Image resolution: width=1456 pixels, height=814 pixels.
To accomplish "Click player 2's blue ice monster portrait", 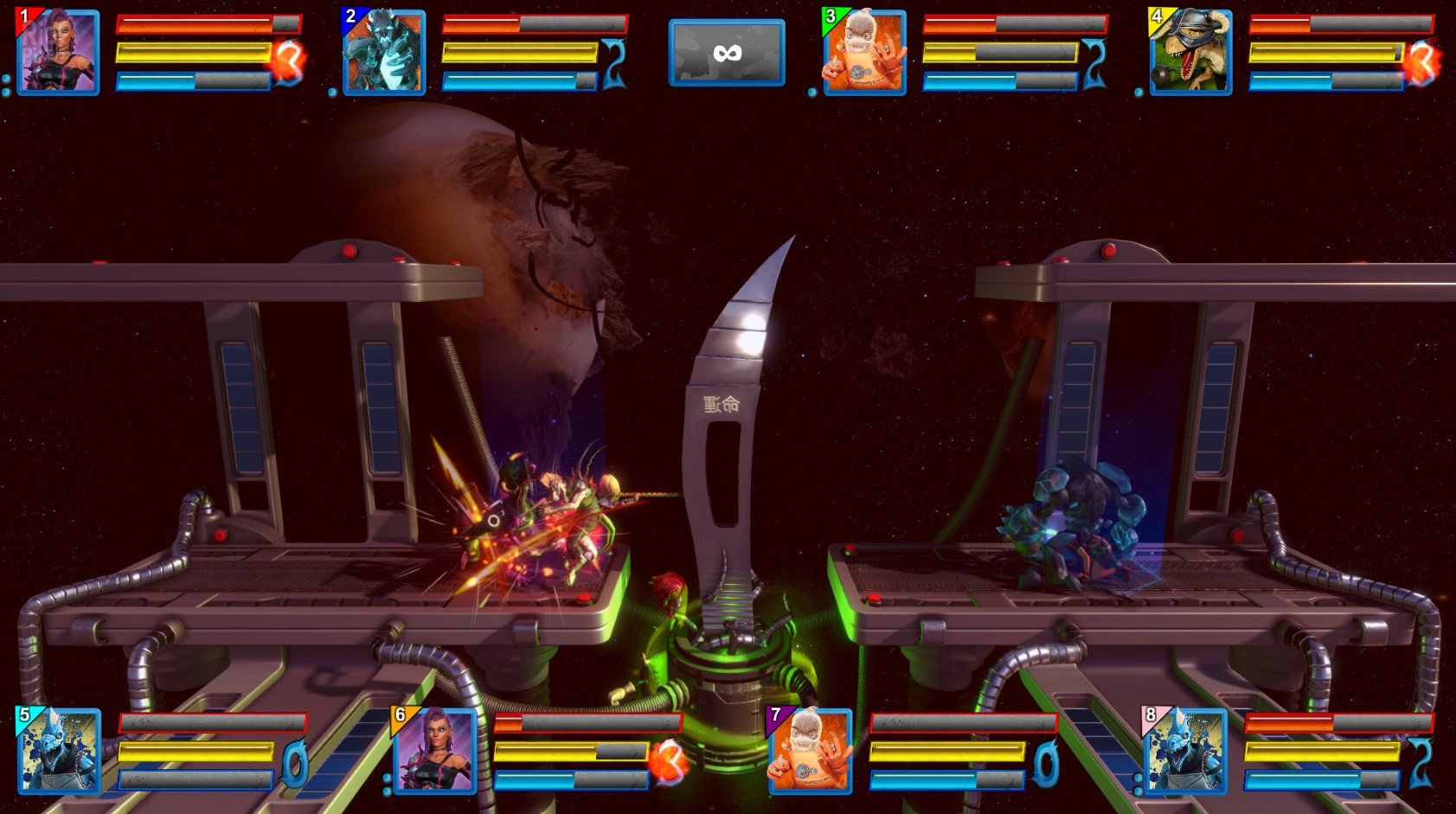I will pyautogui.click(x=384, y=52).
